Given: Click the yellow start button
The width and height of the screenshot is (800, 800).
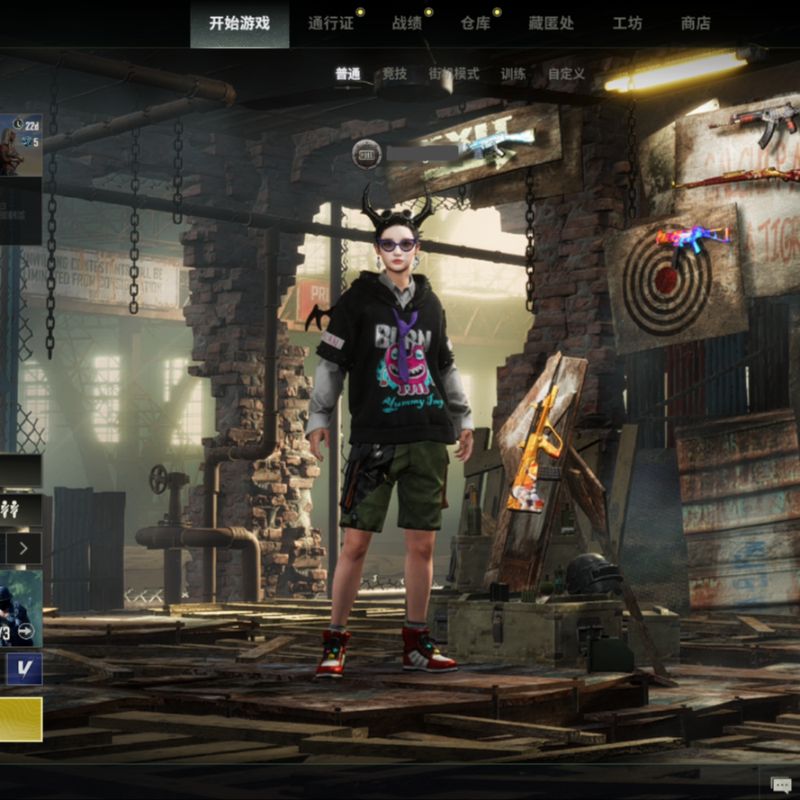Looking at the screenshot, I should pos(20,719).
